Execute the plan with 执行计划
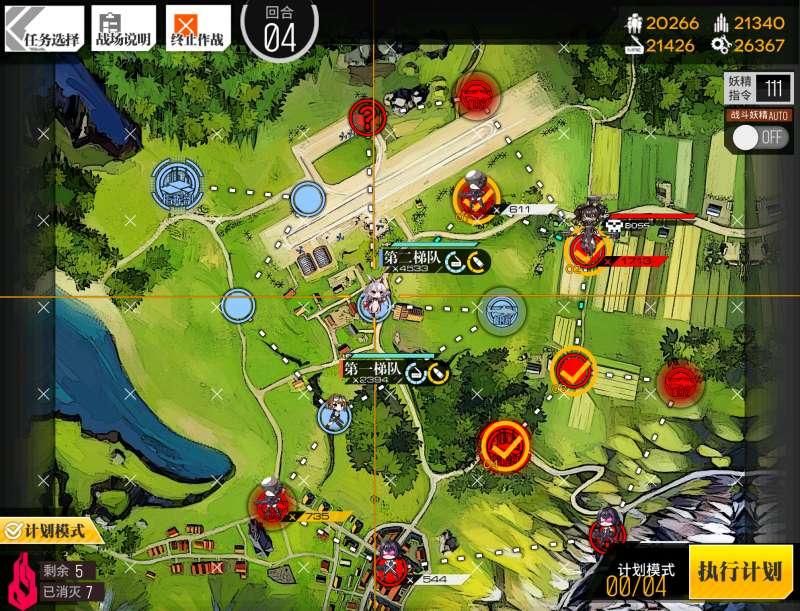 pyautogui.click(x=740, y=572)
